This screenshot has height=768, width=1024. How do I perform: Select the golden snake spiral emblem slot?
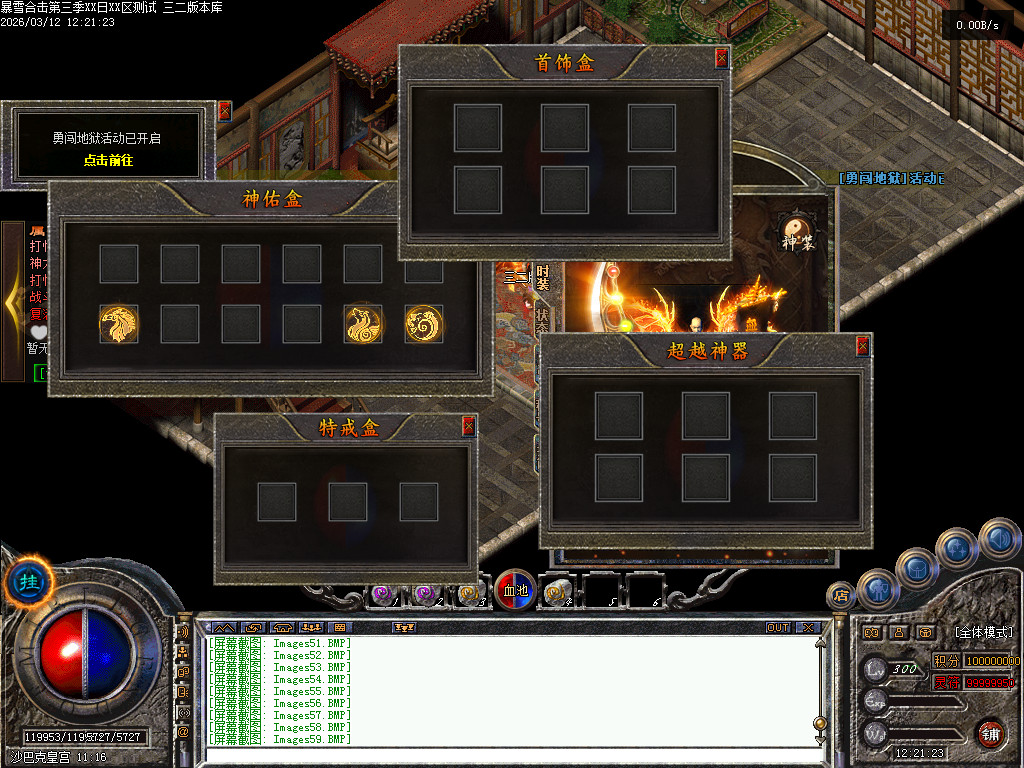tap(424, 324)
